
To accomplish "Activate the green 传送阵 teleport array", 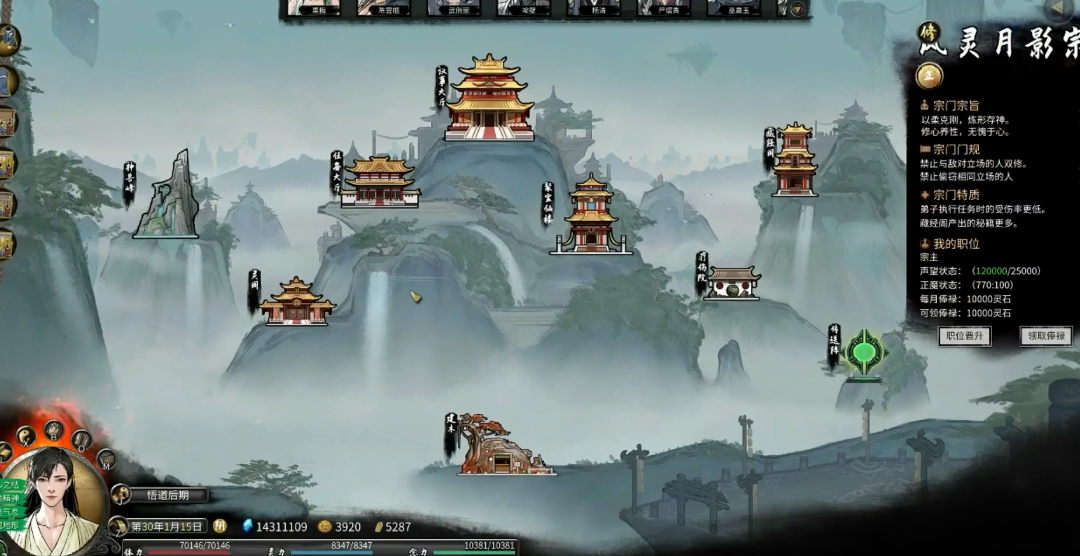I will (x=863, y=353).
